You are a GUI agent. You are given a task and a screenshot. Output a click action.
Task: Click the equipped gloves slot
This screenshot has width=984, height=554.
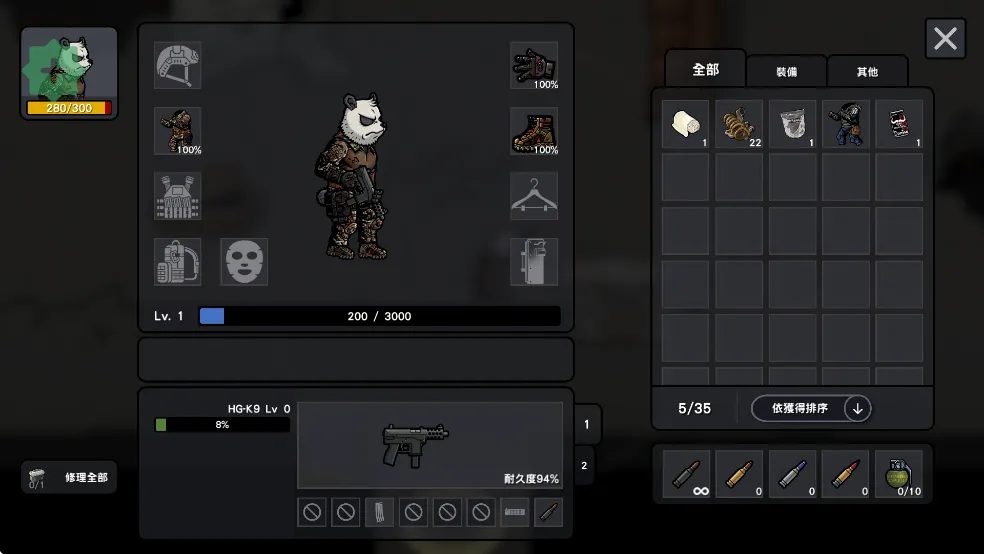click(534, 65)
